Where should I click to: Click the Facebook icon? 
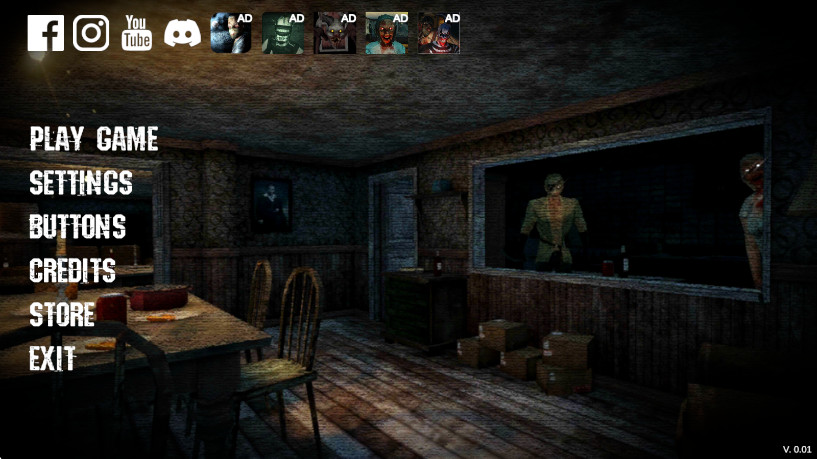tap(45, 33)
